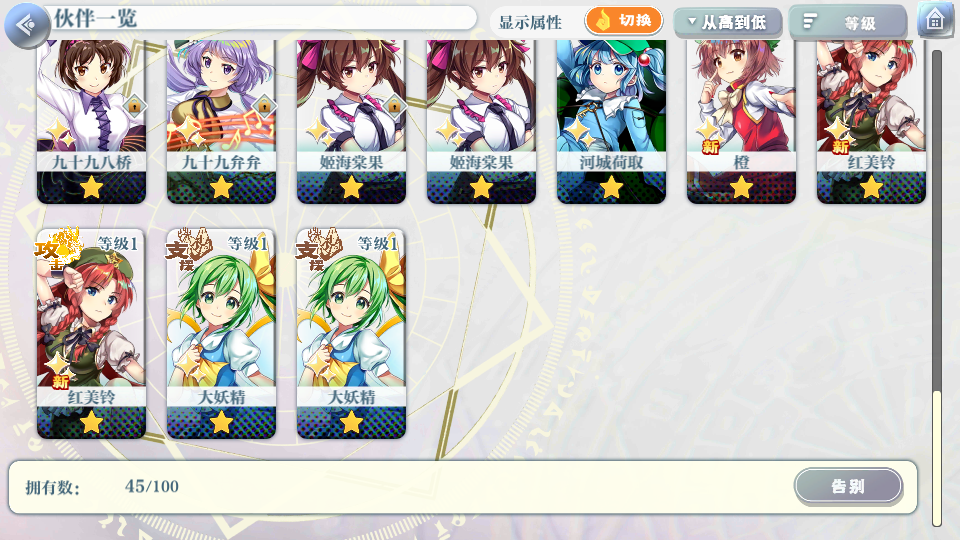Open the 橙 partner card
960x540 pixels.
[x=741, y=120]
